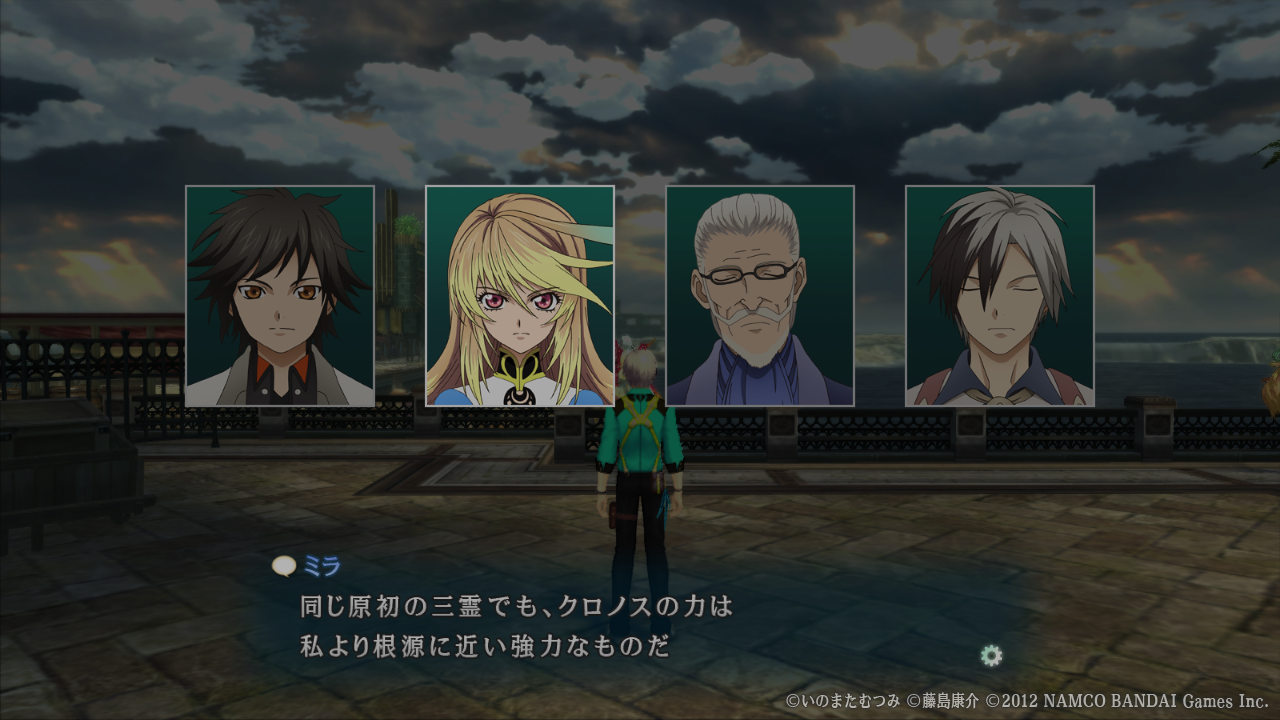This screenshot has width=1280, height=720.
Task: Pick the closed-eyed gray-haired man's portrait
Action: tap(1000, 296)
